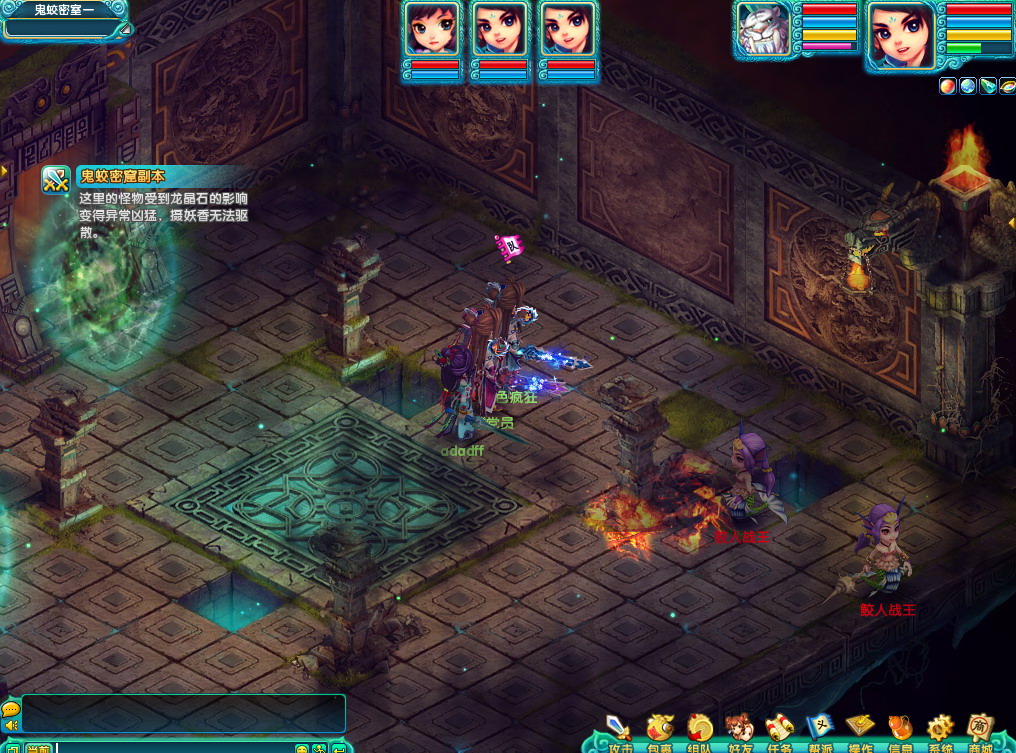Viewport: 1016px width, 753px height.
Task: Click the 鬼蛟密窟副本 dungeon quest tracker icon
Action: 56,180
